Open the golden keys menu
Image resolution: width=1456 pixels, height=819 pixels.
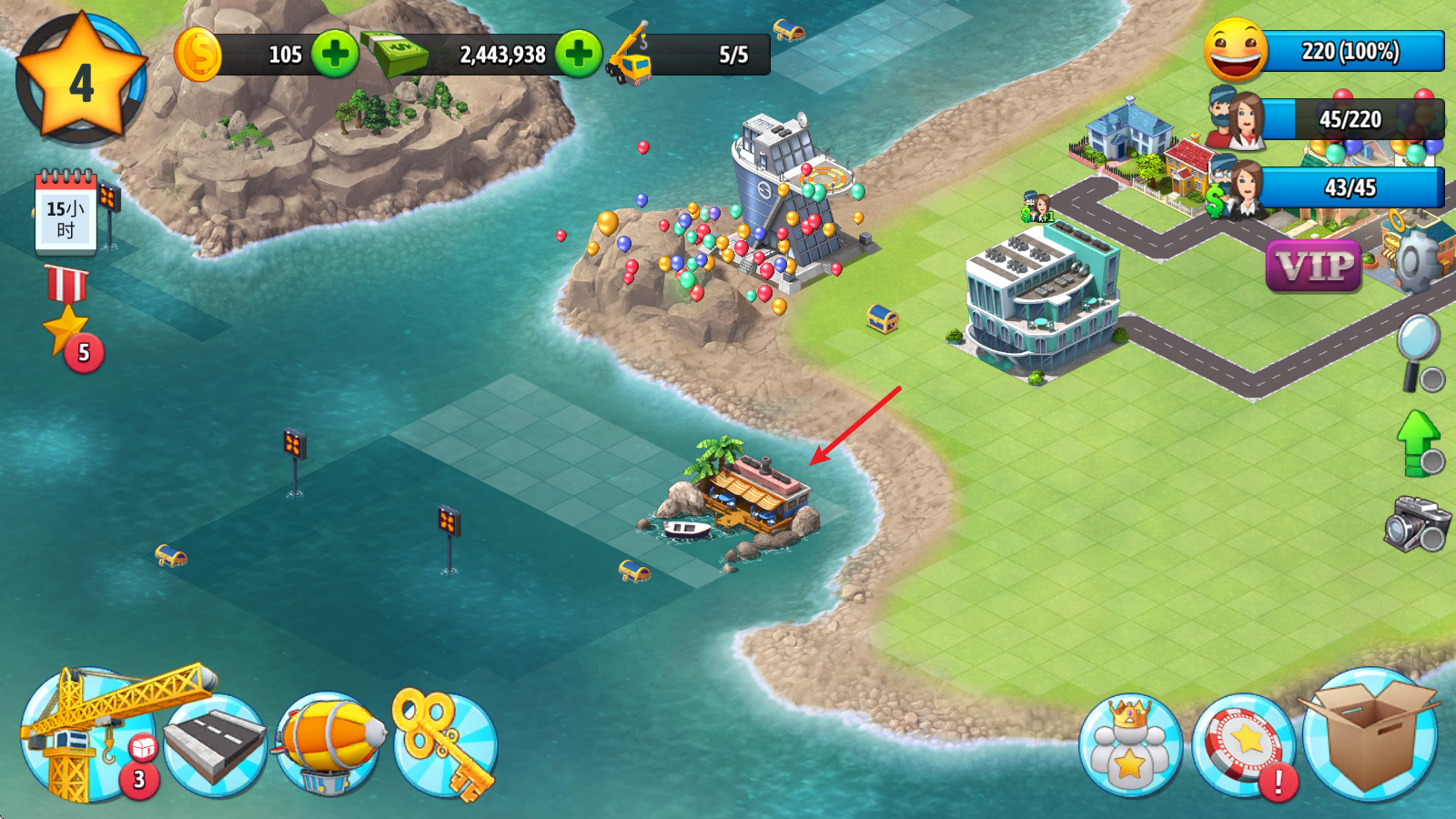[445, 742]
